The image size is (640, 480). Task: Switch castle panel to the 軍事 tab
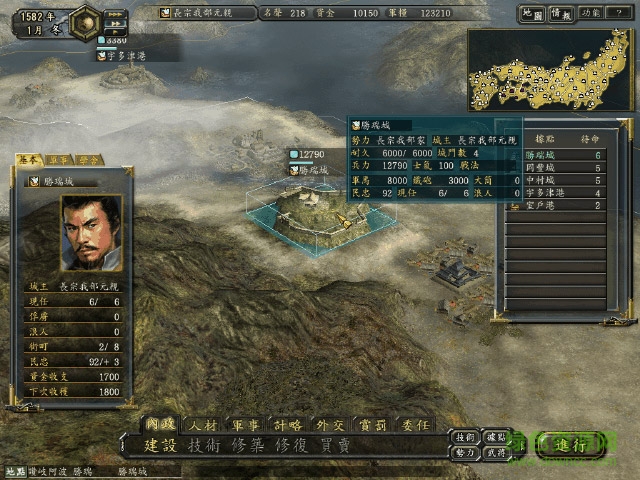[59, 160]
